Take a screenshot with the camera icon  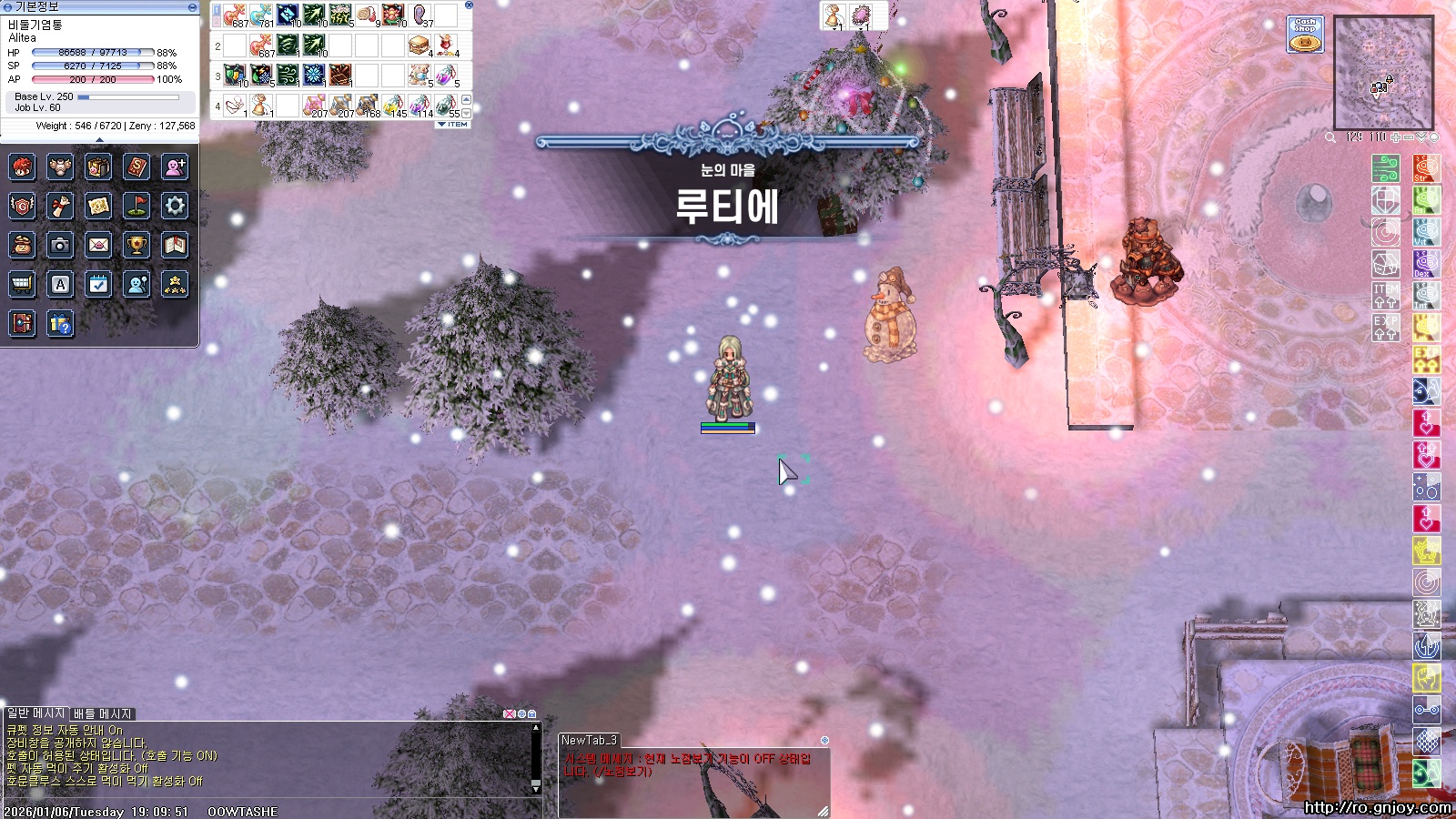[60, 245]
